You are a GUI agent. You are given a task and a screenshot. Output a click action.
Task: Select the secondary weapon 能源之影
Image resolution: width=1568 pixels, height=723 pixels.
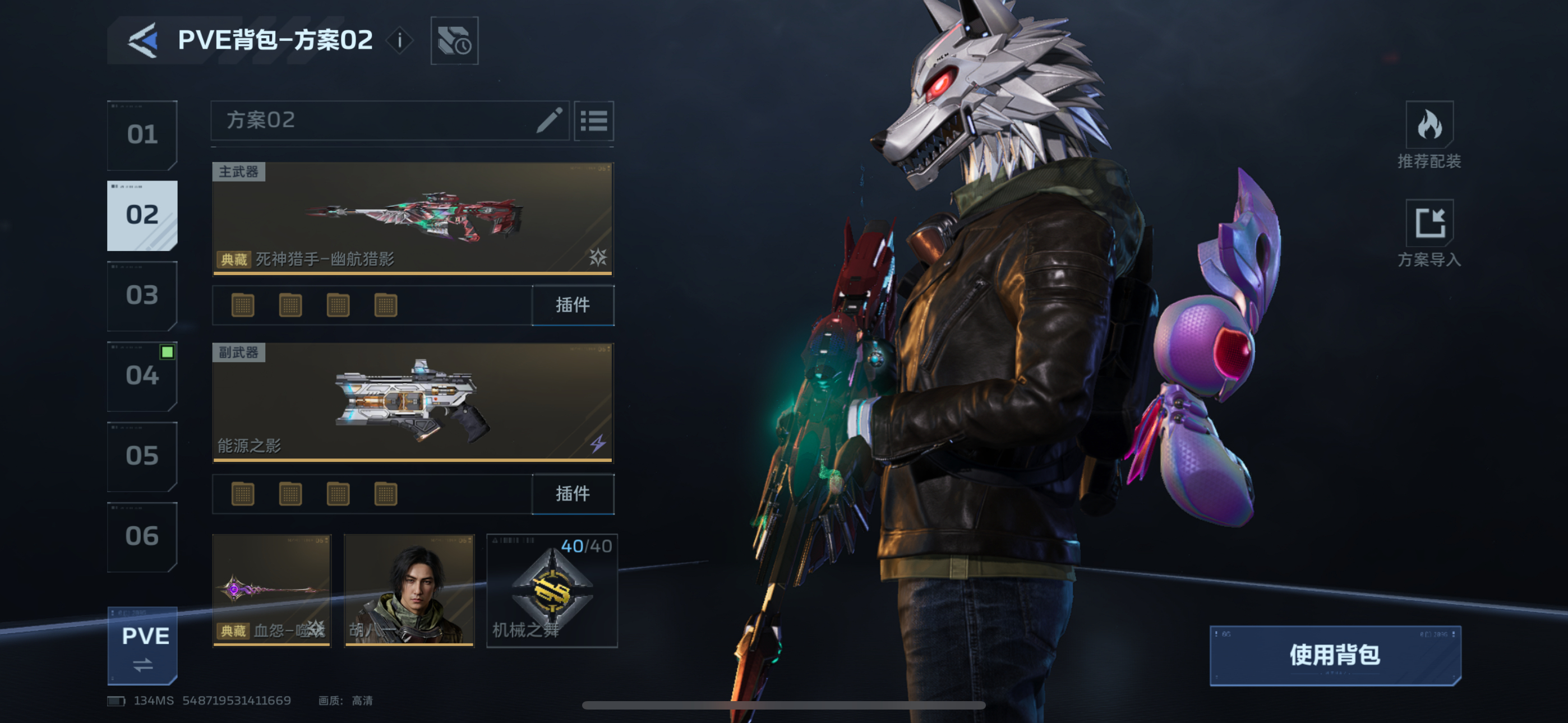[412, 402]
